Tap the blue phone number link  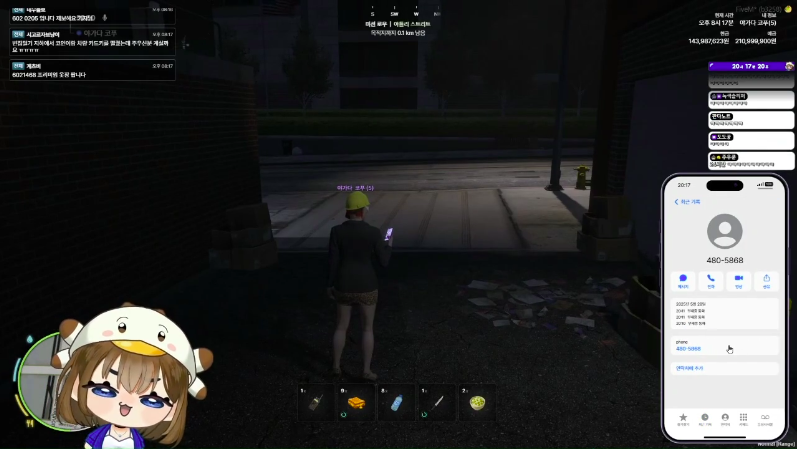688,349
